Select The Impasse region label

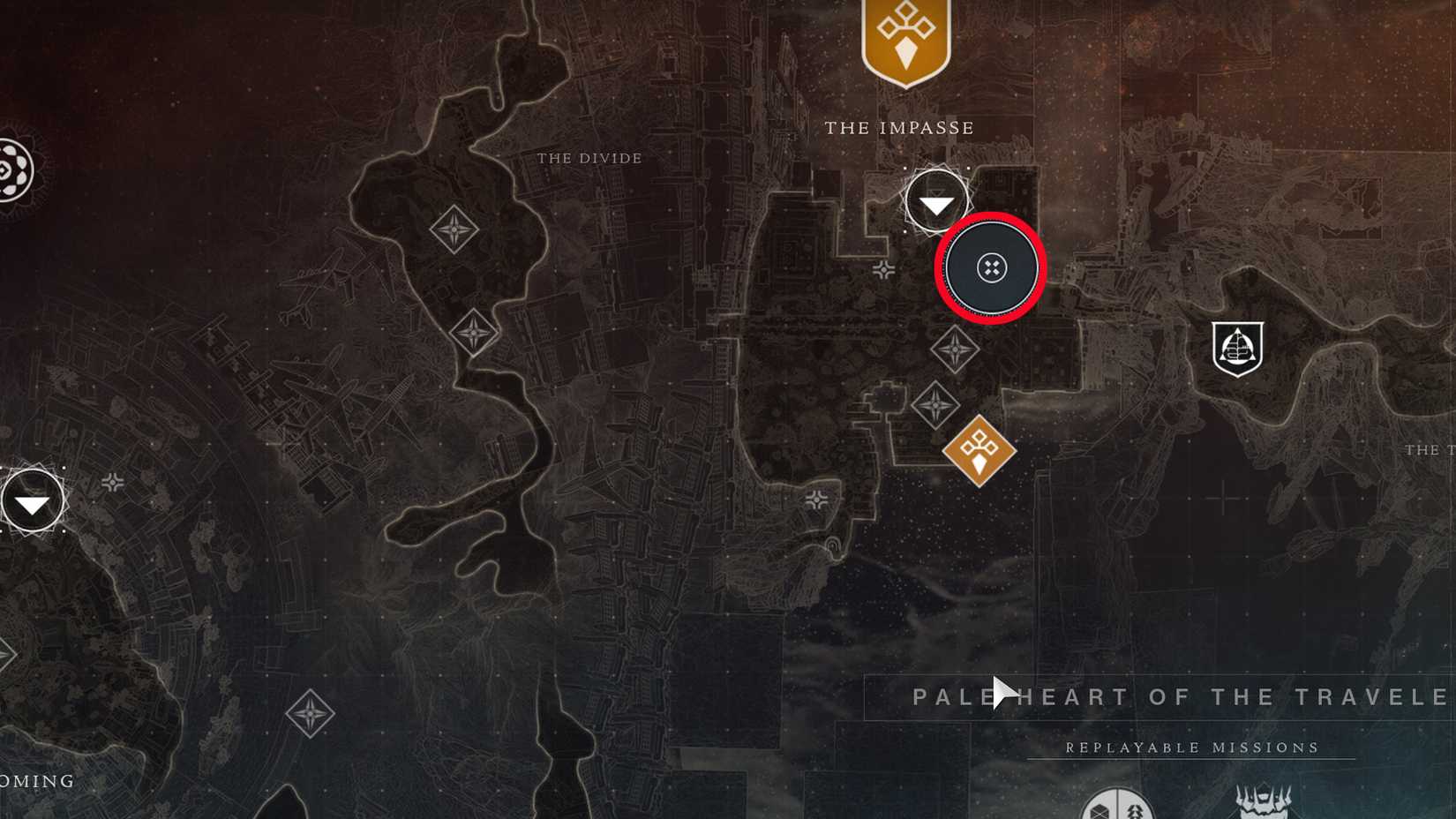coord(899,127)
